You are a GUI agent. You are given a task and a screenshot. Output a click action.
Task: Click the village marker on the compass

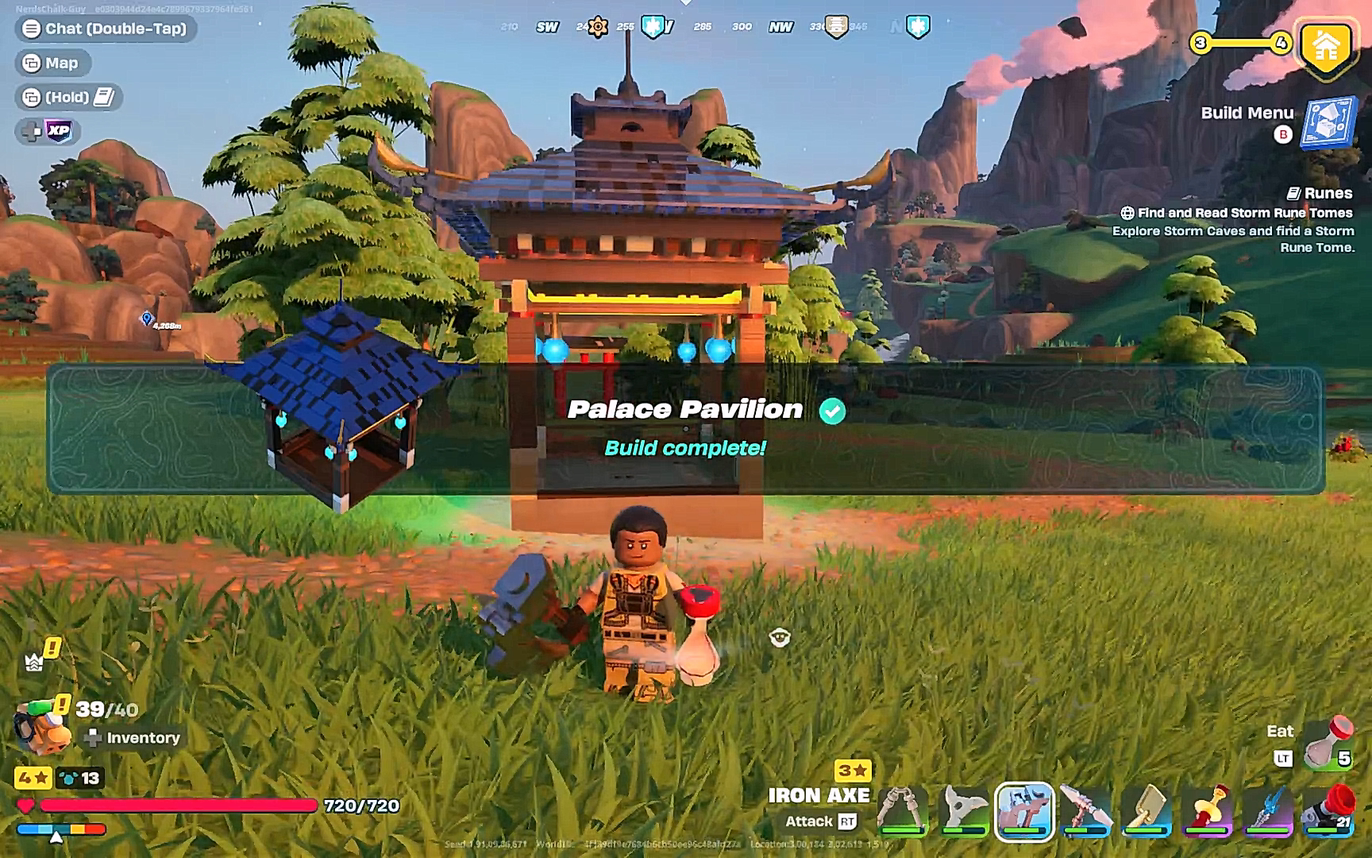click(837, 26)
